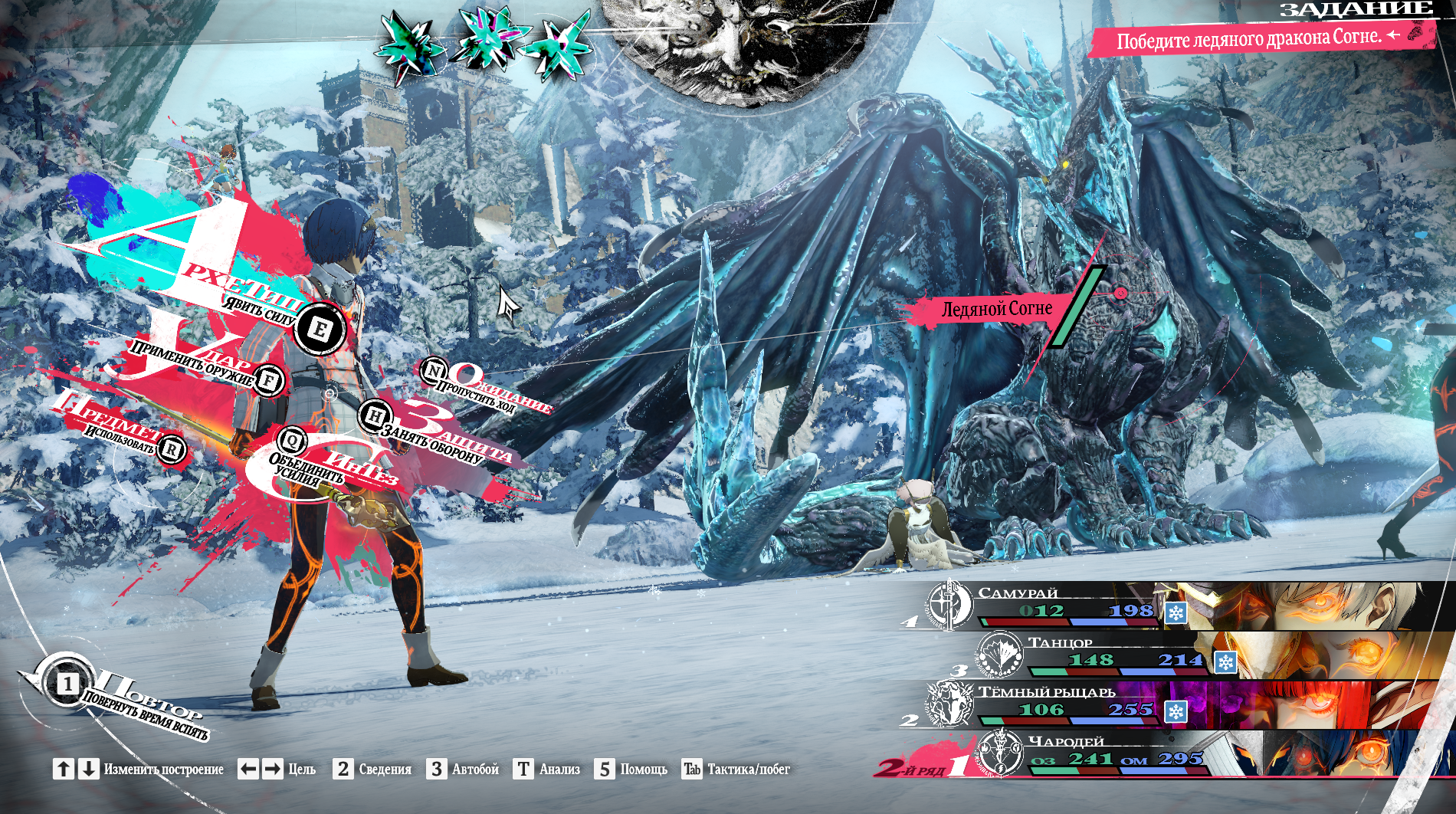Open the Предмет item command
Viewport: 1456px width, 814px height.
pos(171,449)
